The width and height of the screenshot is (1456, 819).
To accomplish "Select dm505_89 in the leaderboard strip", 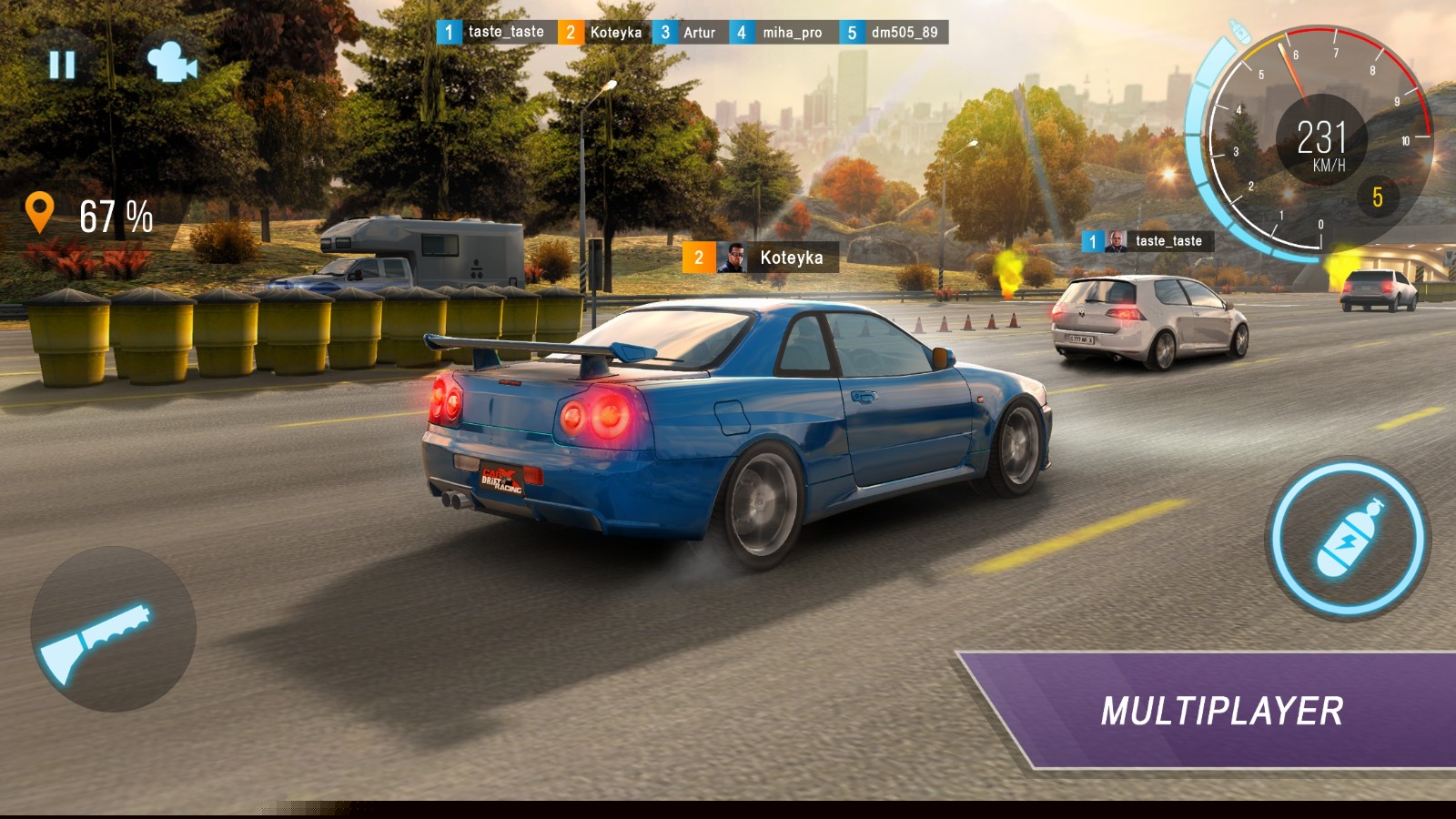I will (894, 33).
